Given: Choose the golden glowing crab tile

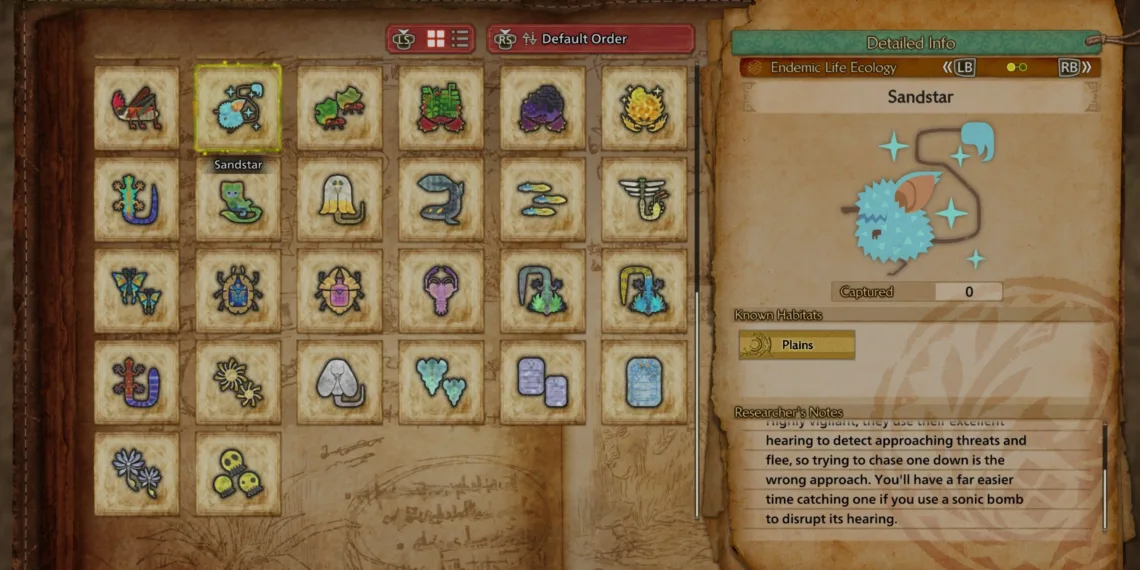Looking at the screenshot, I should pos(644,108).
